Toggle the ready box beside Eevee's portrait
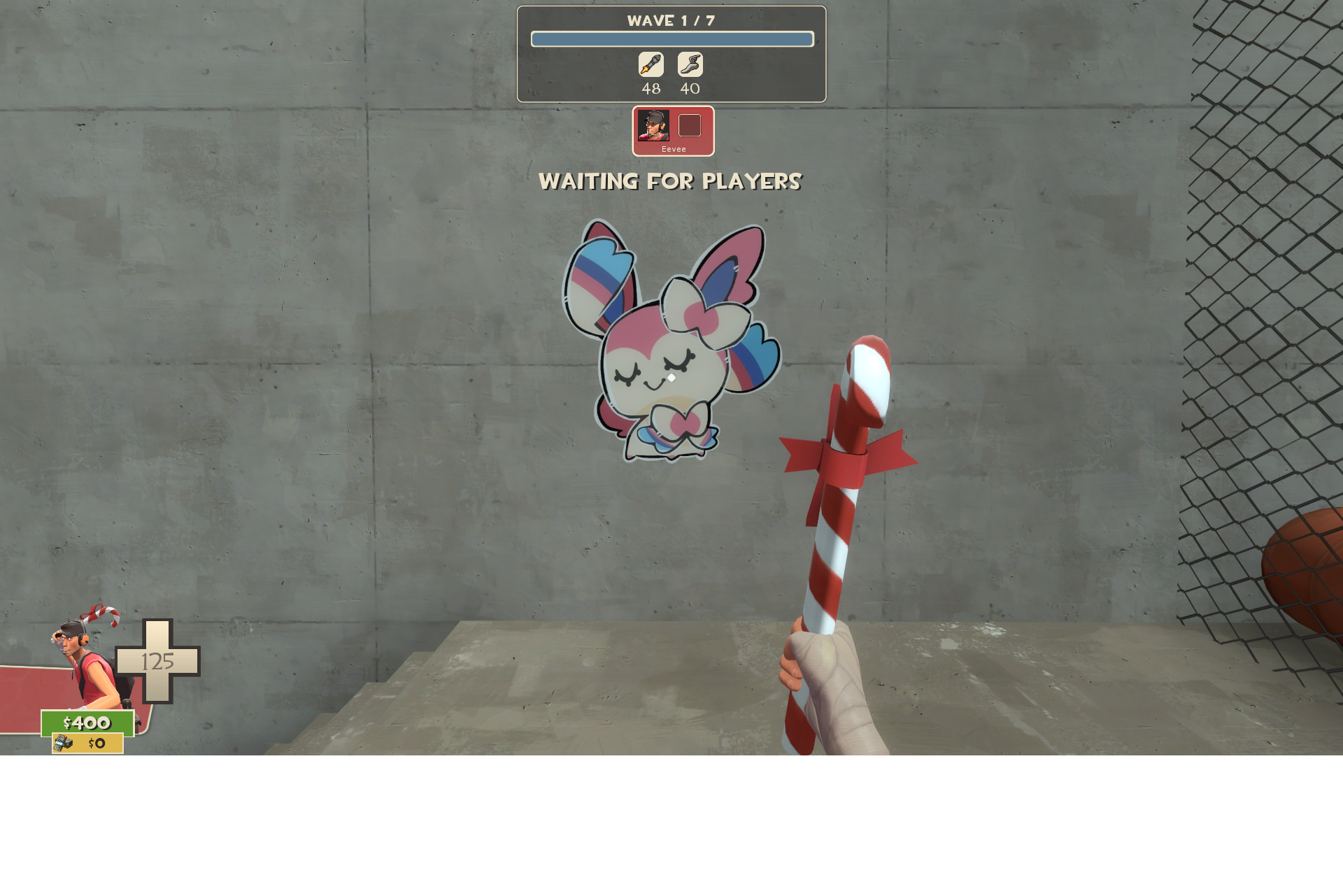The height and width of the screenshot is (896, 1343). tap(690, 126)
